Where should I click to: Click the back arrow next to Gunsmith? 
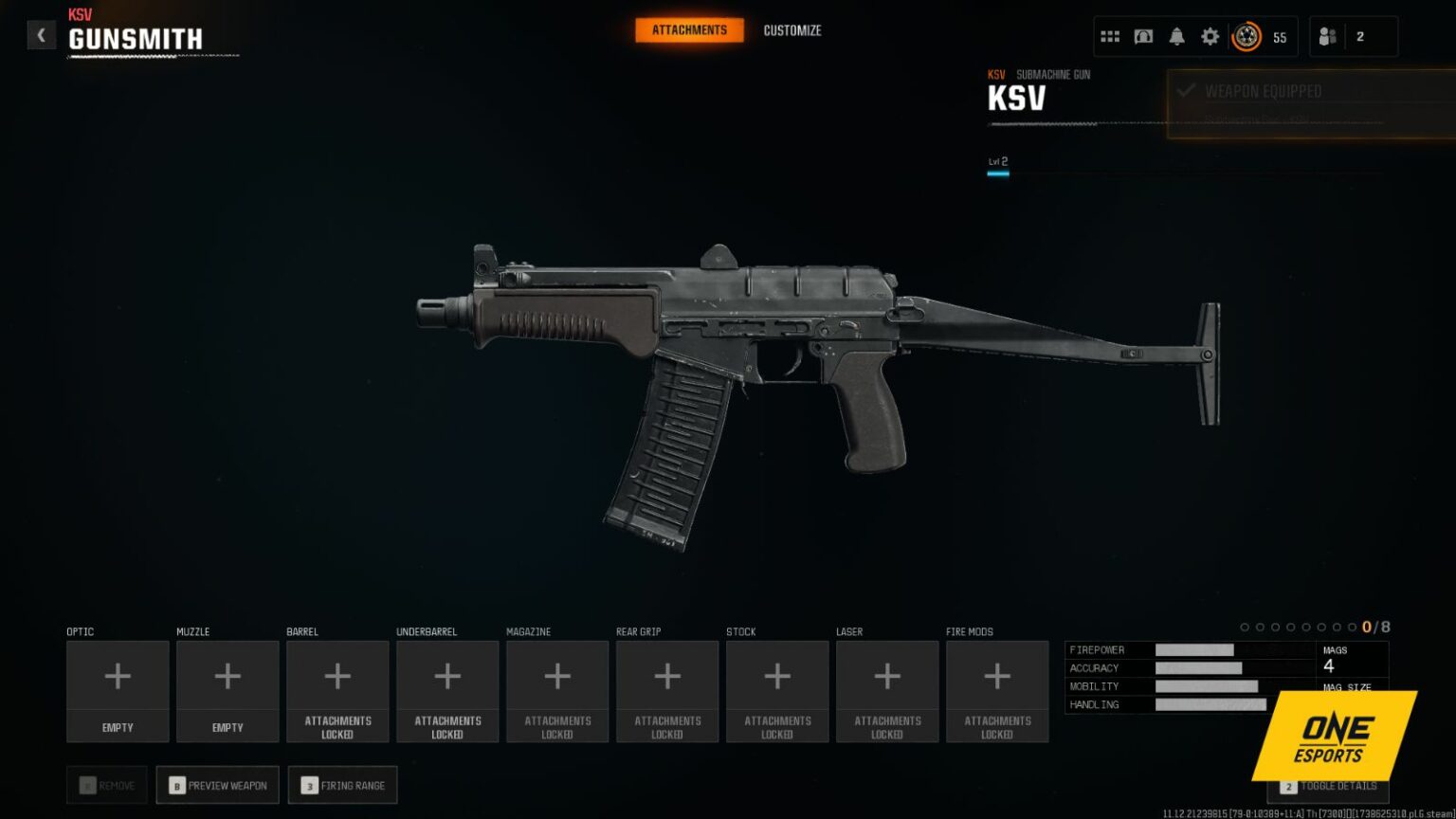pyautogui.click(x=41, y=34)
